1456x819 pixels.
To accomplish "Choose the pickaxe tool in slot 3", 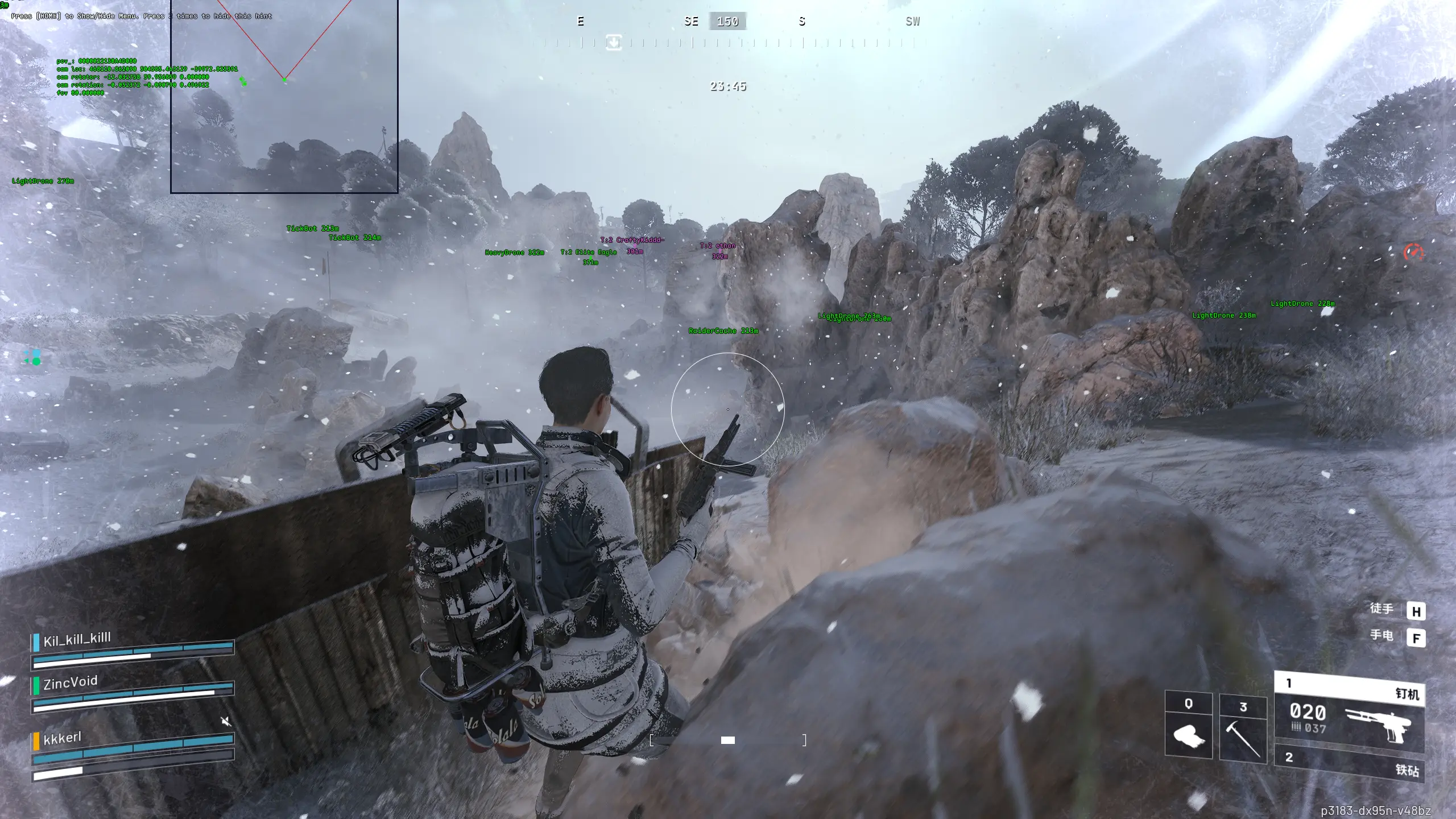I will pos(1243,726).
